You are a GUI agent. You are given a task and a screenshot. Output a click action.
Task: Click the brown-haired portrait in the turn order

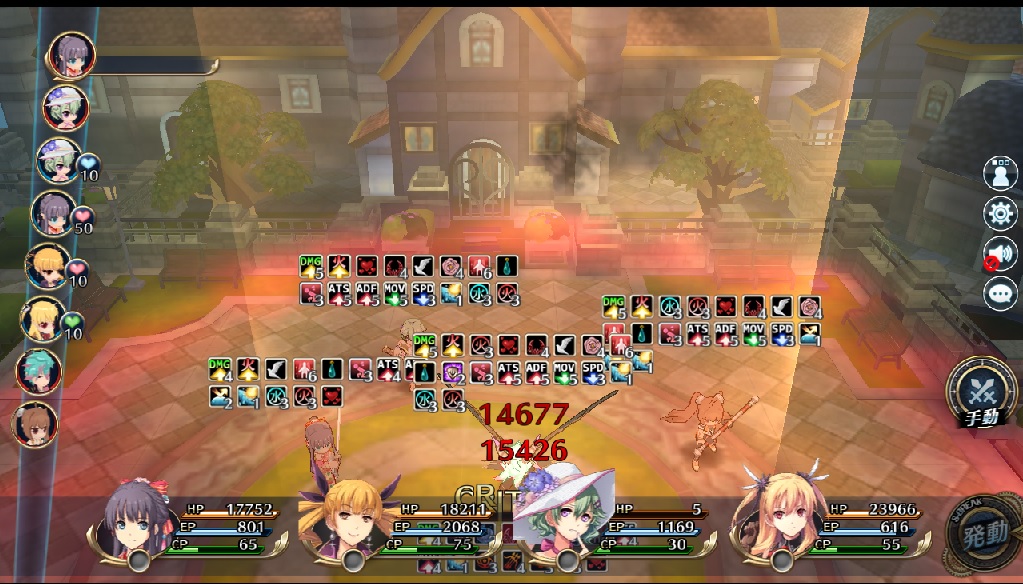35,424
